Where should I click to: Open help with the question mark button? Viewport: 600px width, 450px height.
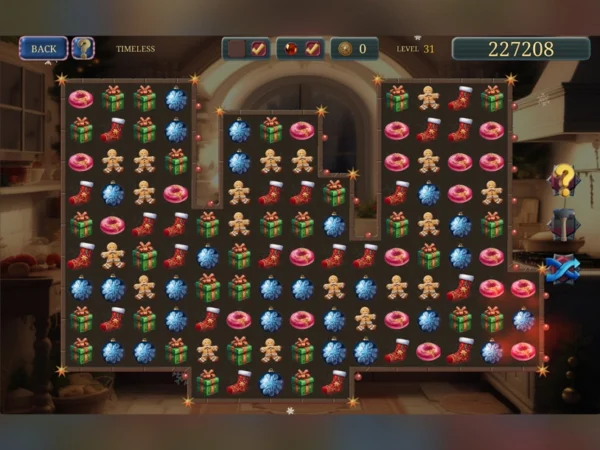point(83,48)
